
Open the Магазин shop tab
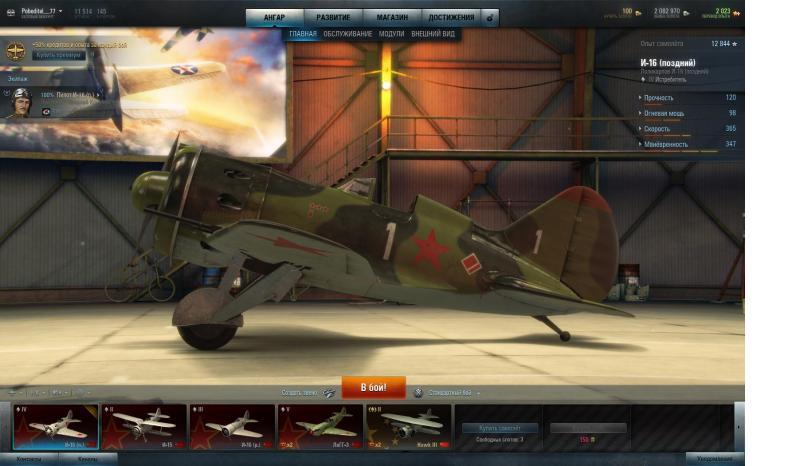pos(392,17)
